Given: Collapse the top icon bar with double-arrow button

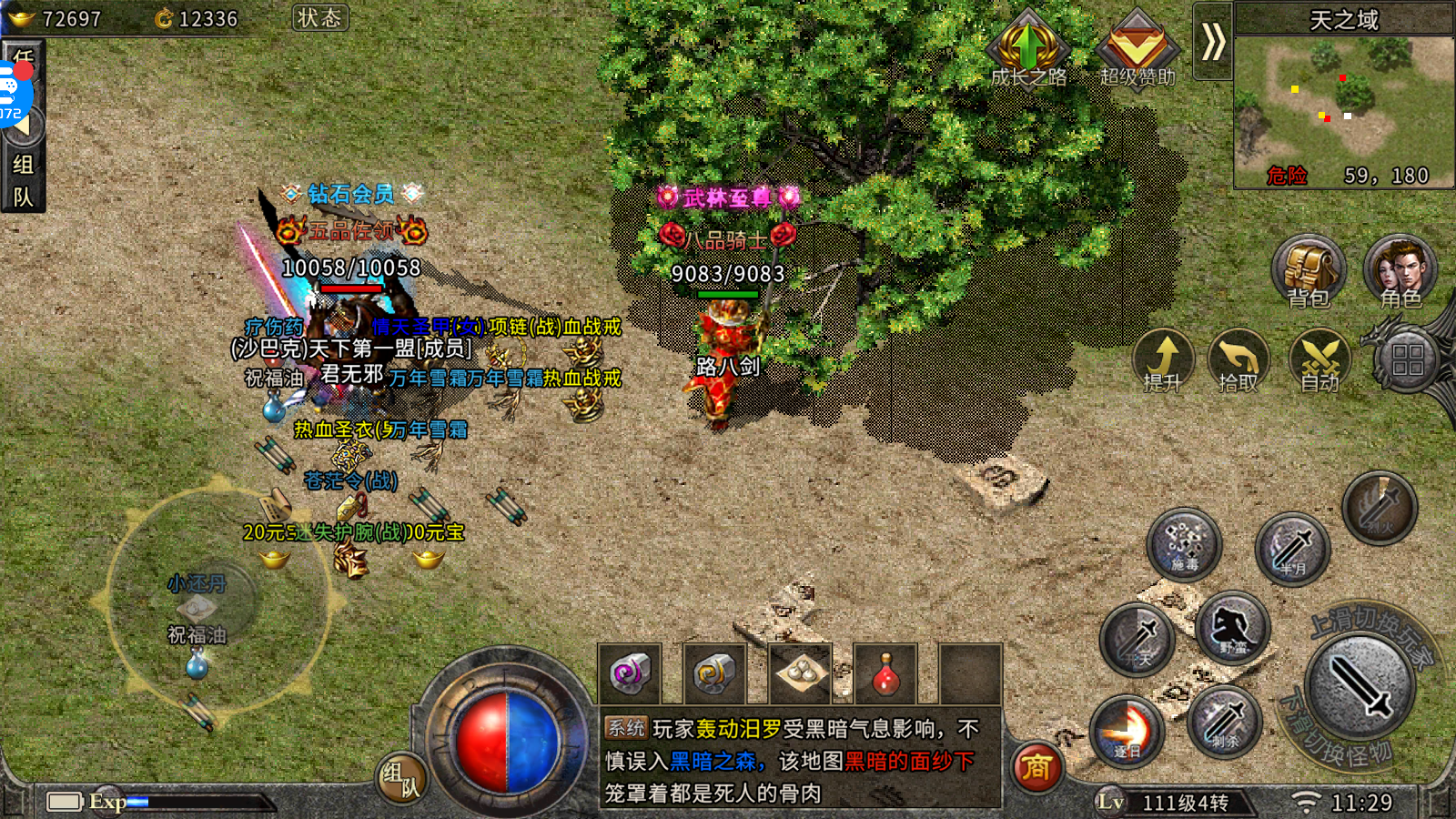Looking at the screenshot, I should pos(1212,42).
